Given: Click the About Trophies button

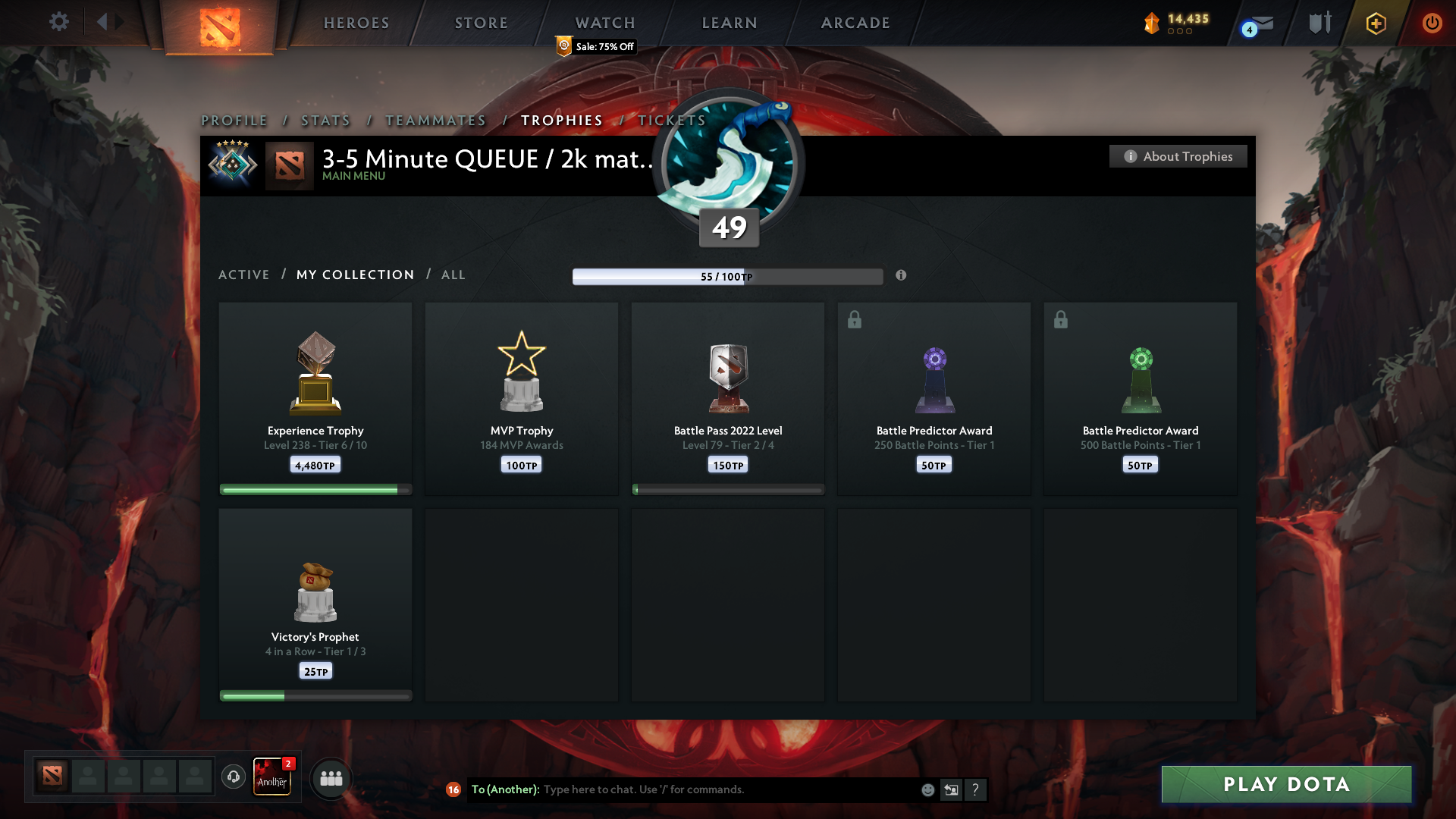Looking at the screenshot, I should [x=1178, y=156].
